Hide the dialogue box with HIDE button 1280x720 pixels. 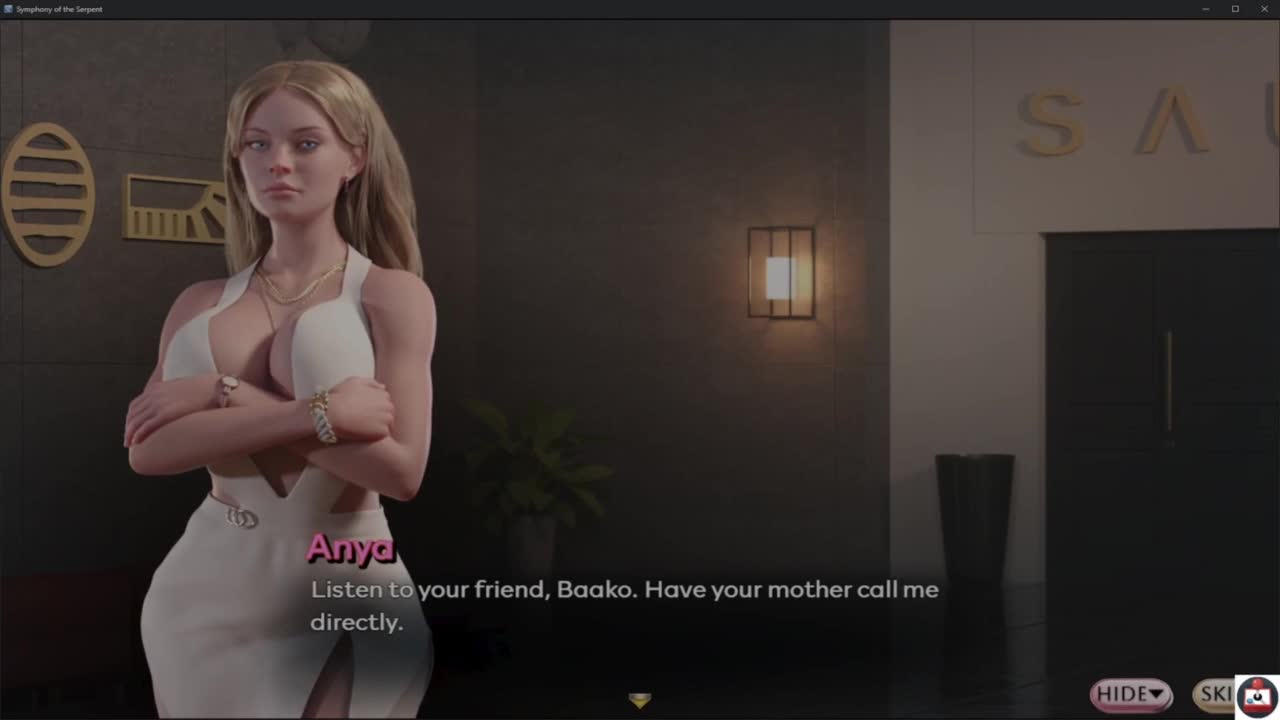1130,694
